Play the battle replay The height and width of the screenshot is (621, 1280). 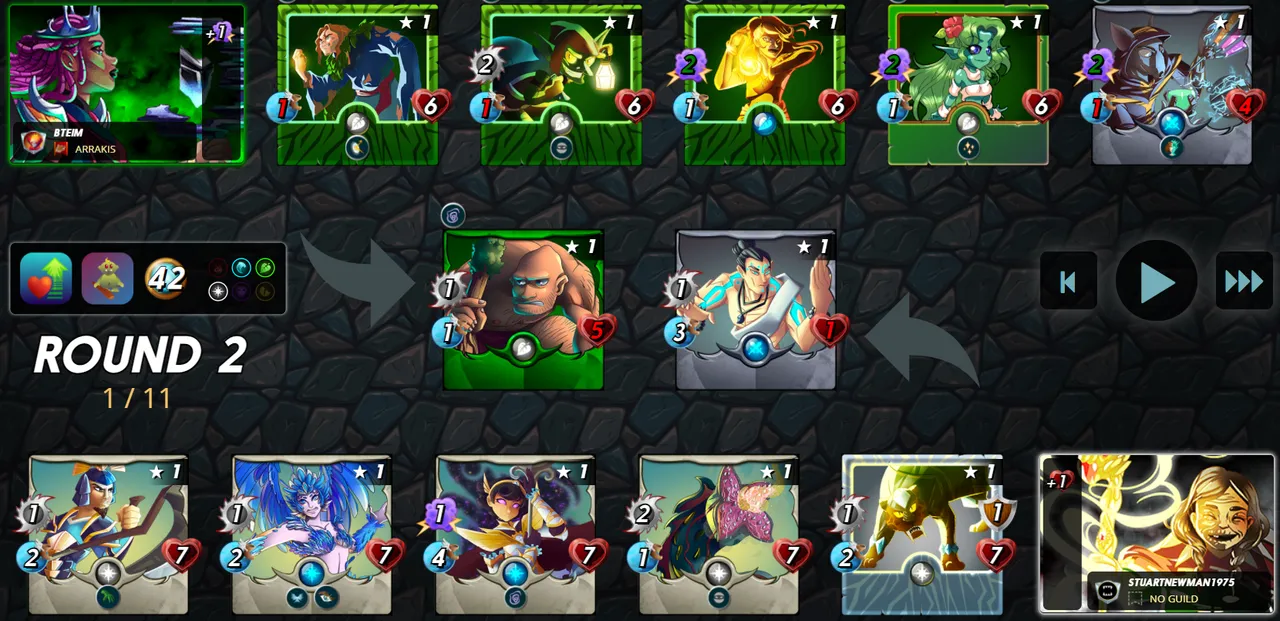point(1156,281)
